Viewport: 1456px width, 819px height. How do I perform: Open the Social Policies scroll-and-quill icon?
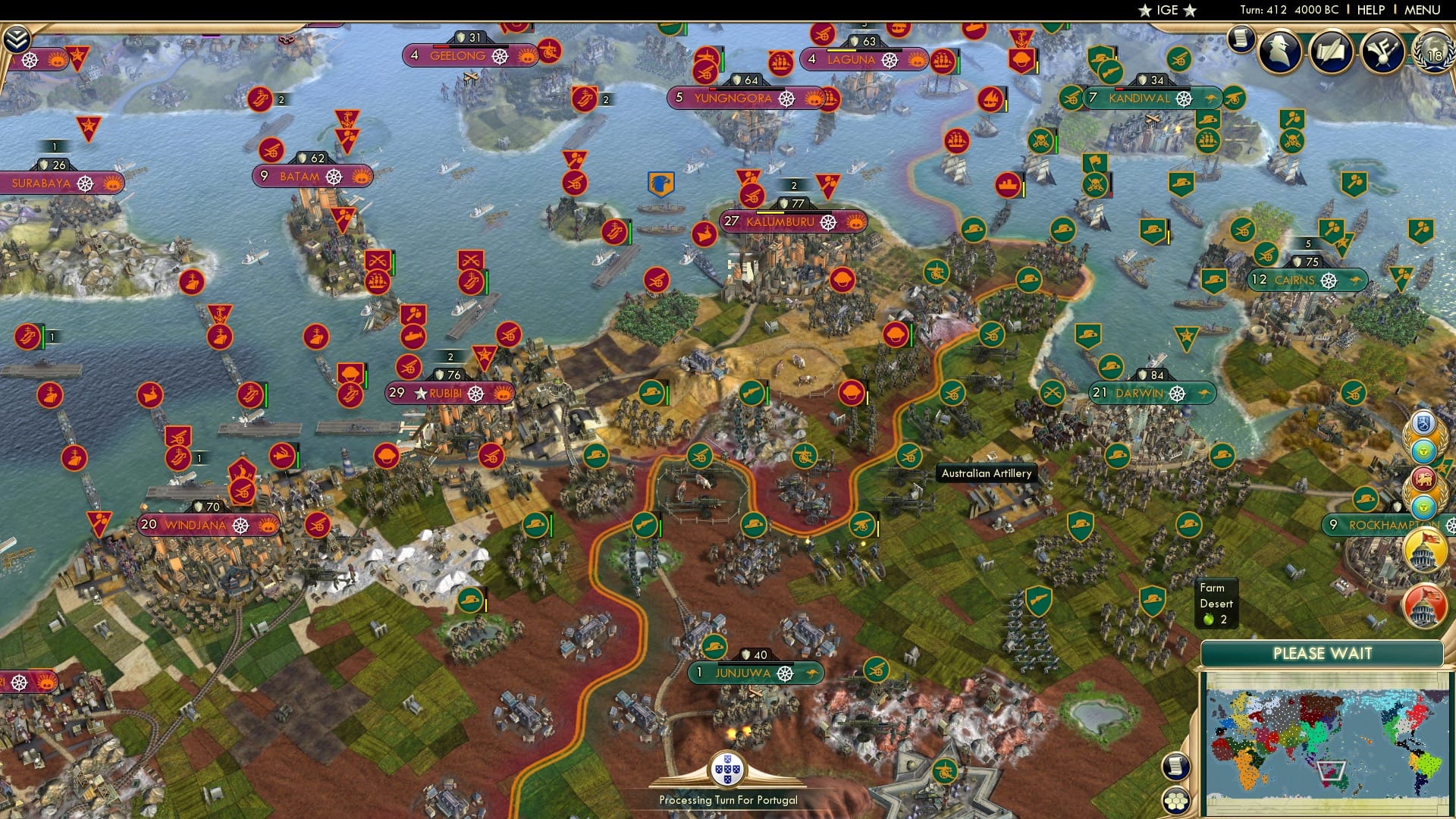[x=1332, y=52]
